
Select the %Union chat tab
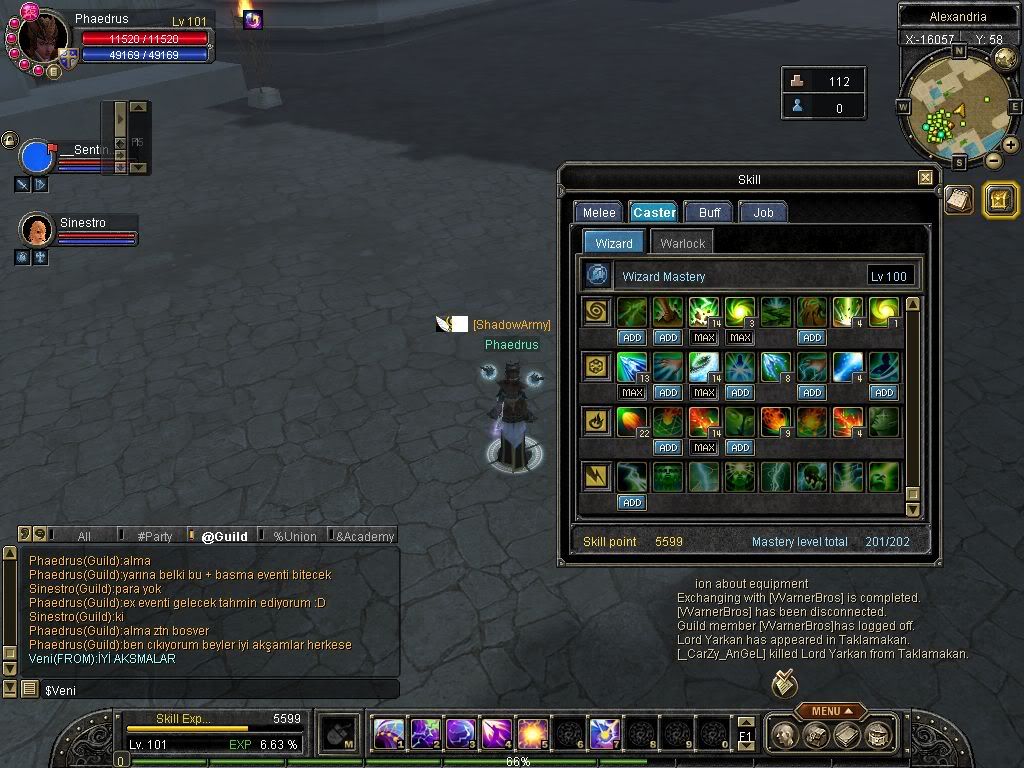coord(295,536)
